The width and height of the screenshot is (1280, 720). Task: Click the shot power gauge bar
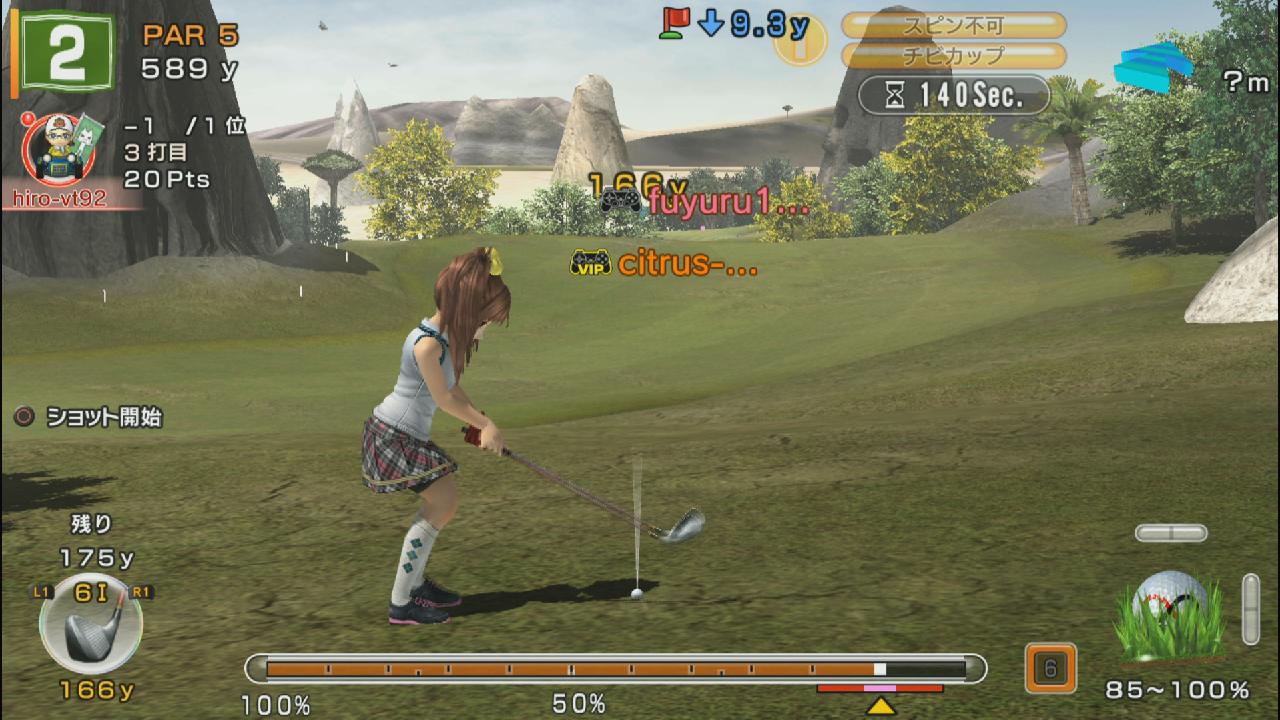tap(615, 668)
